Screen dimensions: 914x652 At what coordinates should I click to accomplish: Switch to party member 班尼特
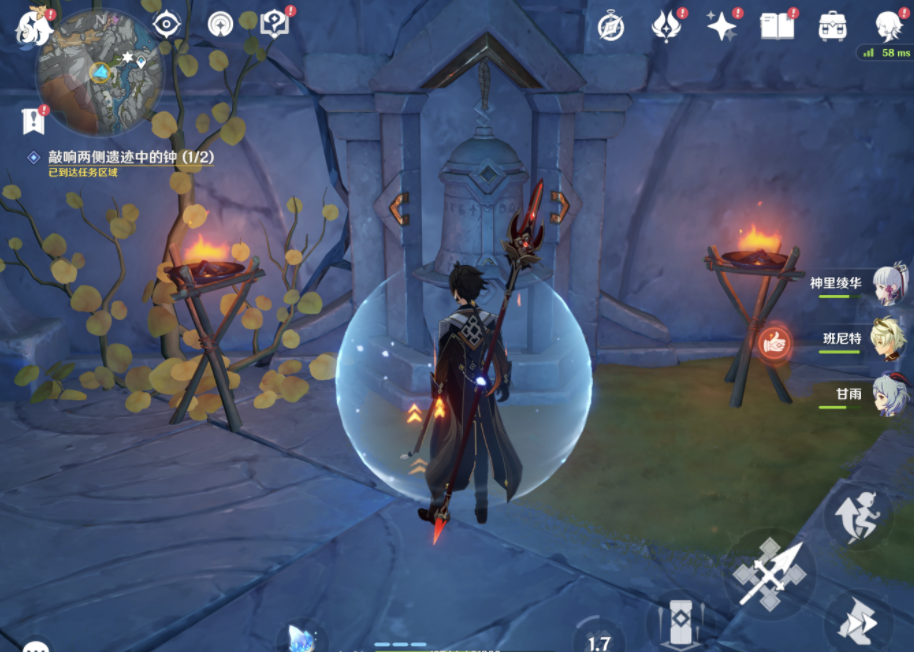(x=888, y=338)
